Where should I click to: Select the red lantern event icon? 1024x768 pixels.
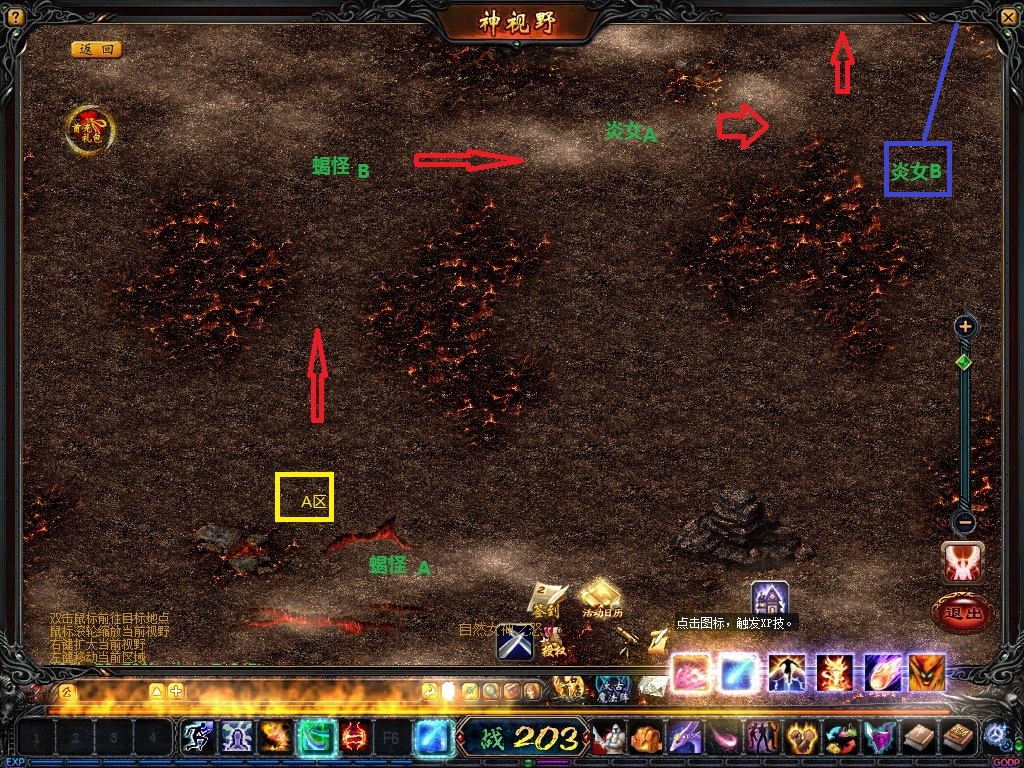90,130
